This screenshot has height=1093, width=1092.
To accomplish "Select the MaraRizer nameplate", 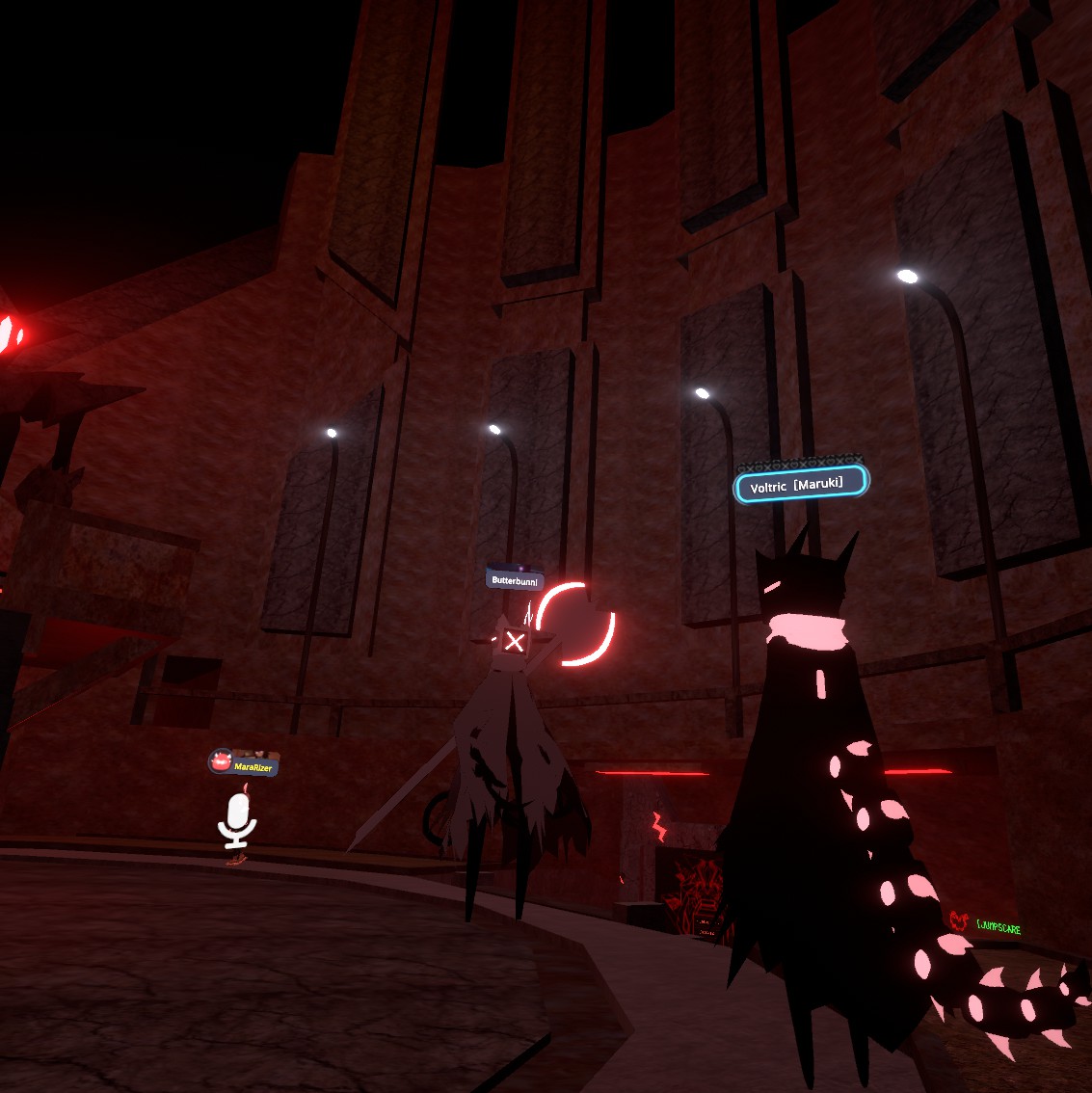I will (x=244, y=766).
